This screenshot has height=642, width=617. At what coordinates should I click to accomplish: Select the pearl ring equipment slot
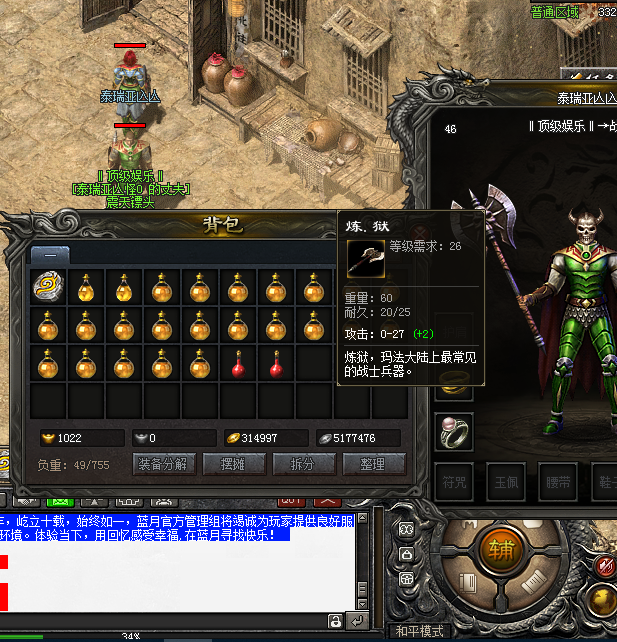[x=453, y=431]
